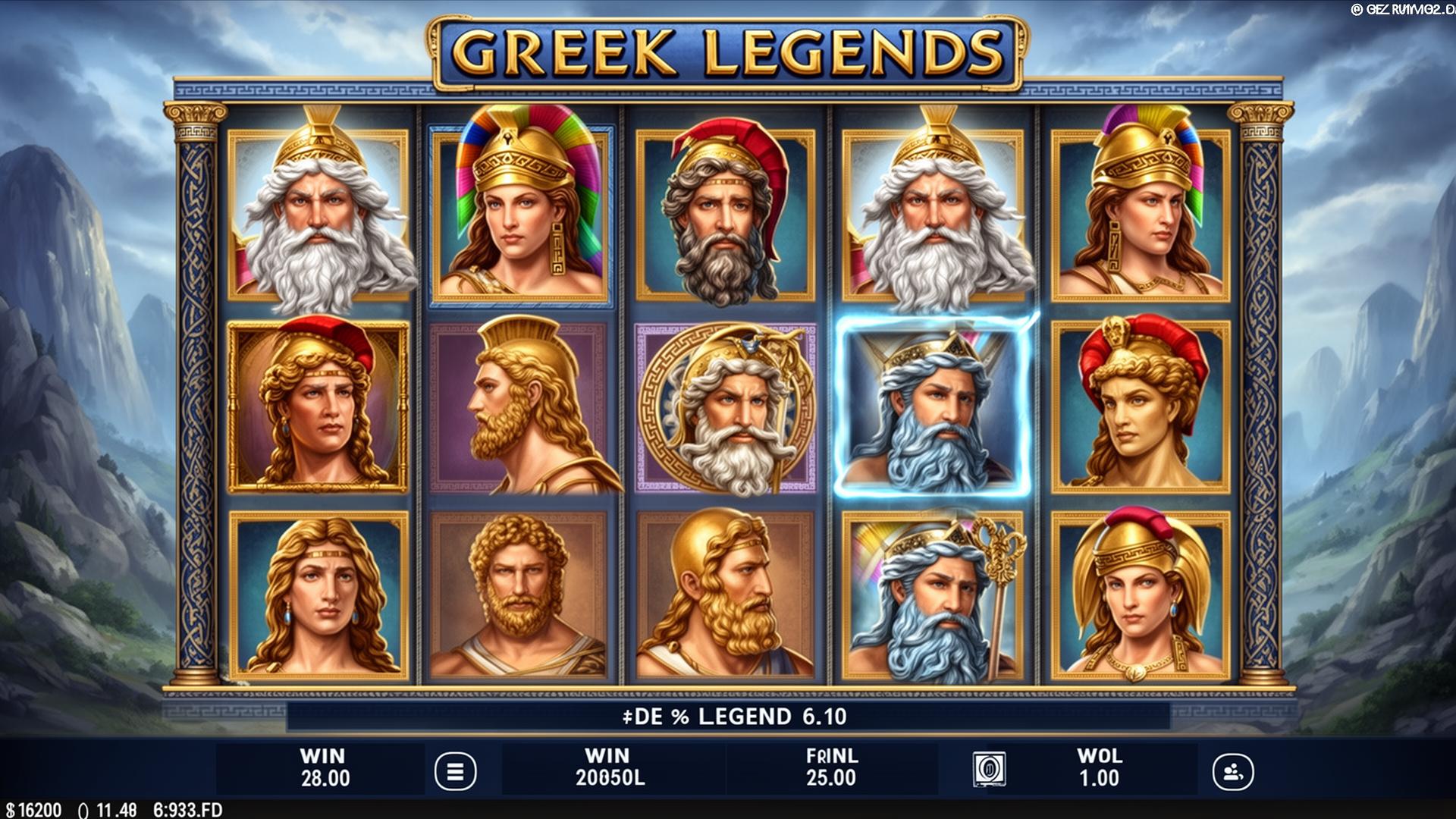Click the copyright icon at top right
The width and height of the screenshot is (1456, 819).
coord(1359,10)
